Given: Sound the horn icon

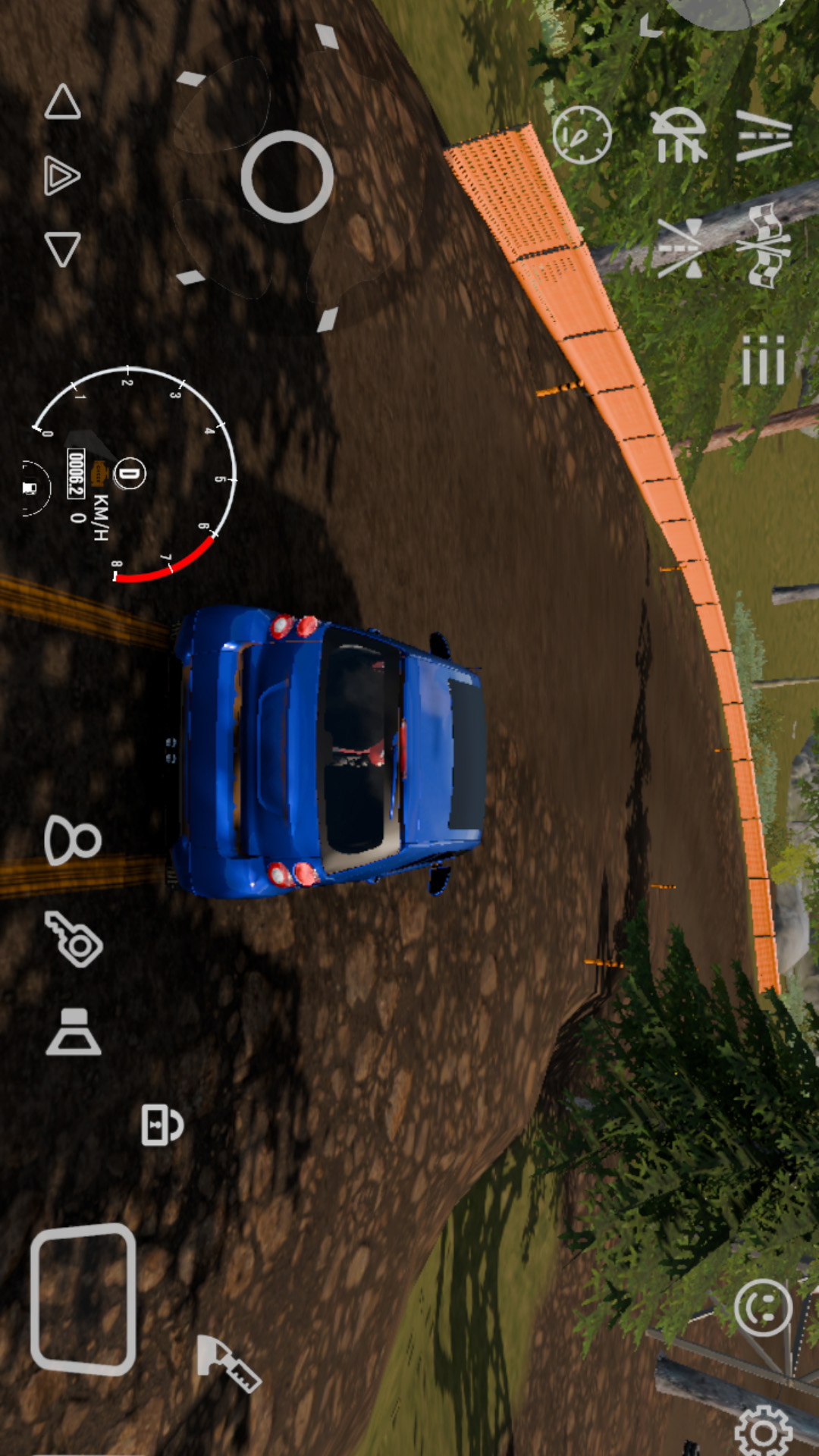Looking at the screenshot, I should point(74,1033).
